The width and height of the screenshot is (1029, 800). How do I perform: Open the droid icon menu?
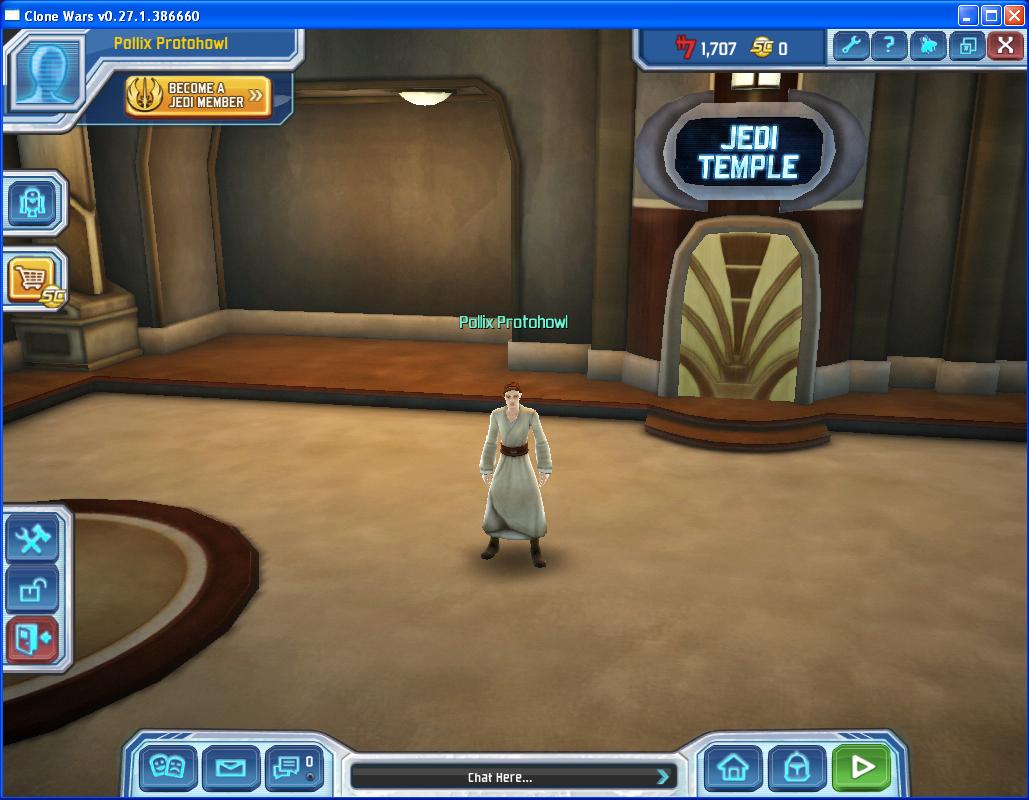click(x=33, y=204)
